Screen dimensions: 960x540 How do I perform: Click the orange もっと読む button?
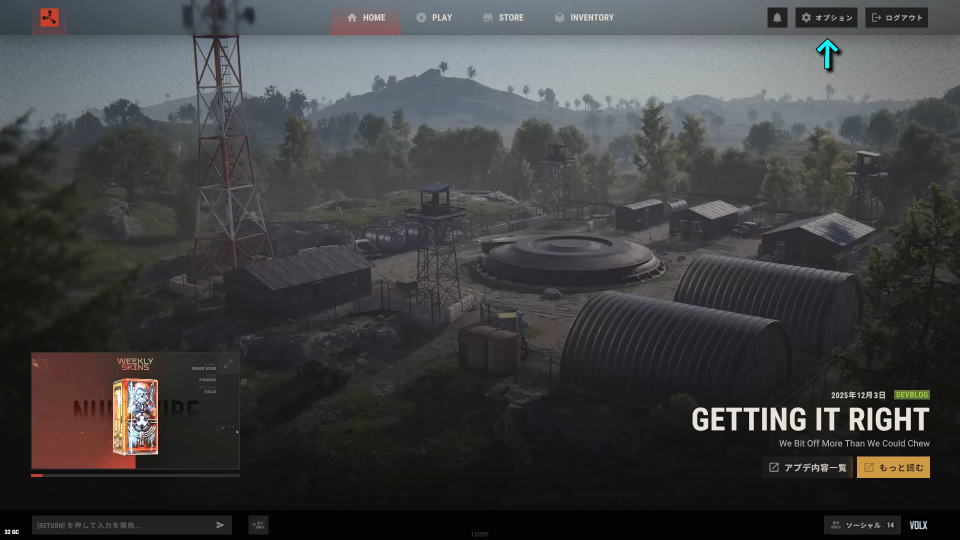[x=893, y=467]
